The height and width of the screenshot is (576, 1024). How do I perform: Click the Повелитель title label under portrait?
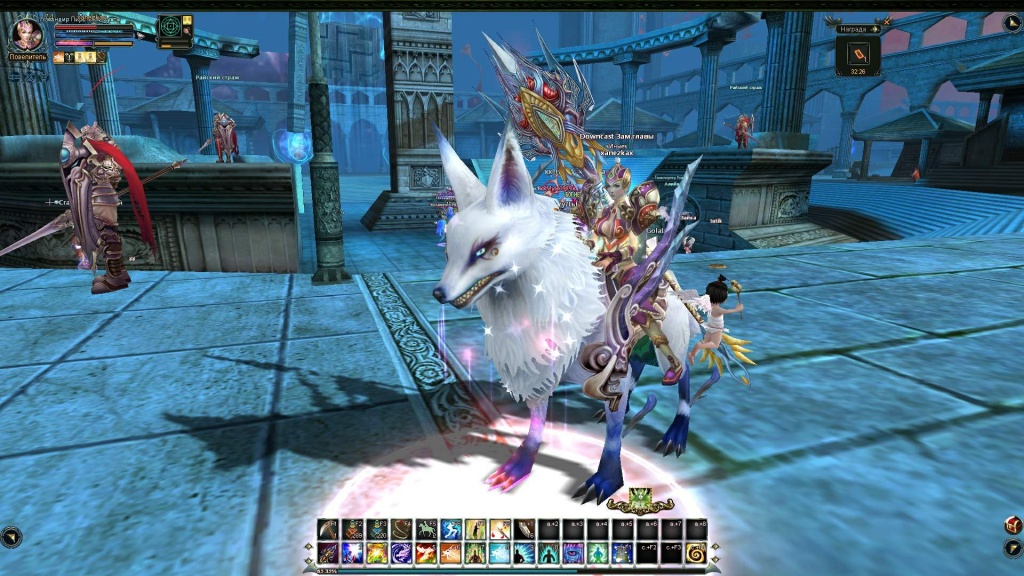point(26,58)
